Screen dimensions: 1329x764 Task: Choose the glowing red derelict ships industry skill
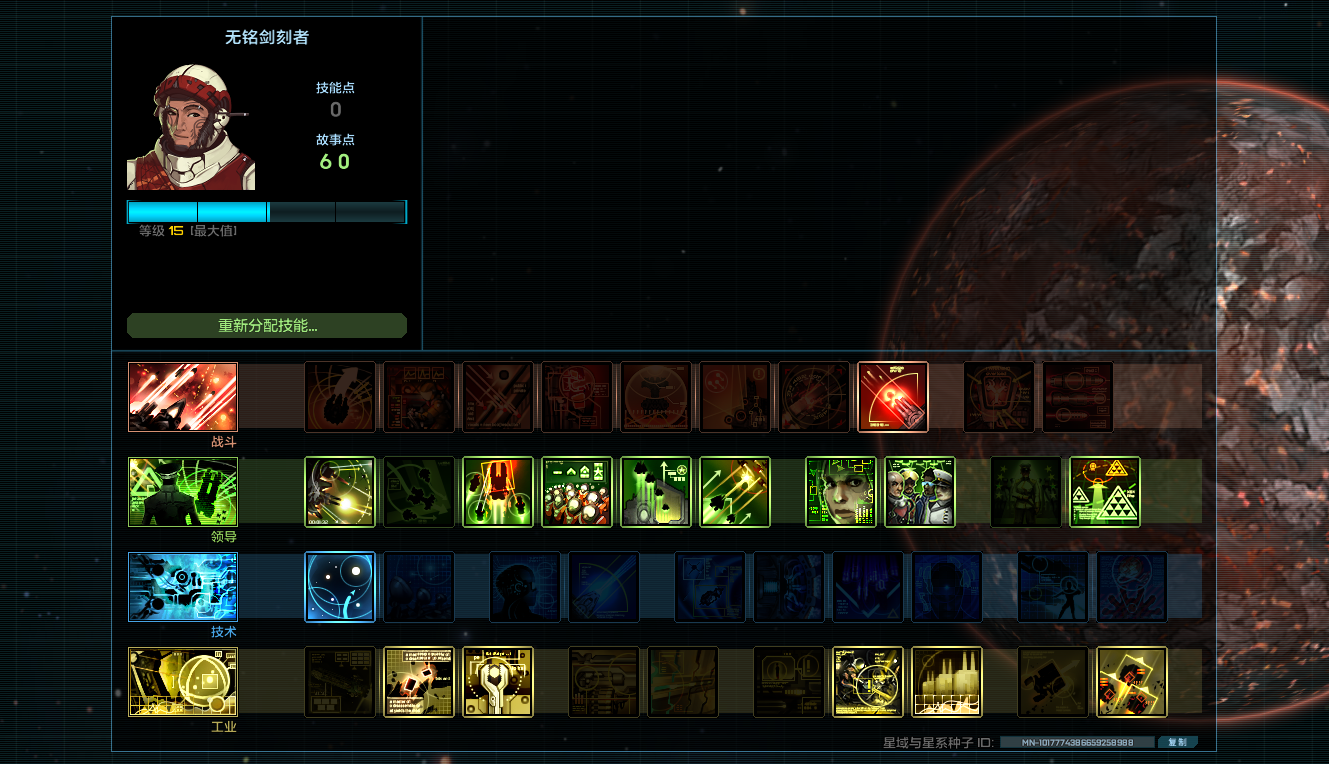pyautogui.click(x=1132, y=682)
